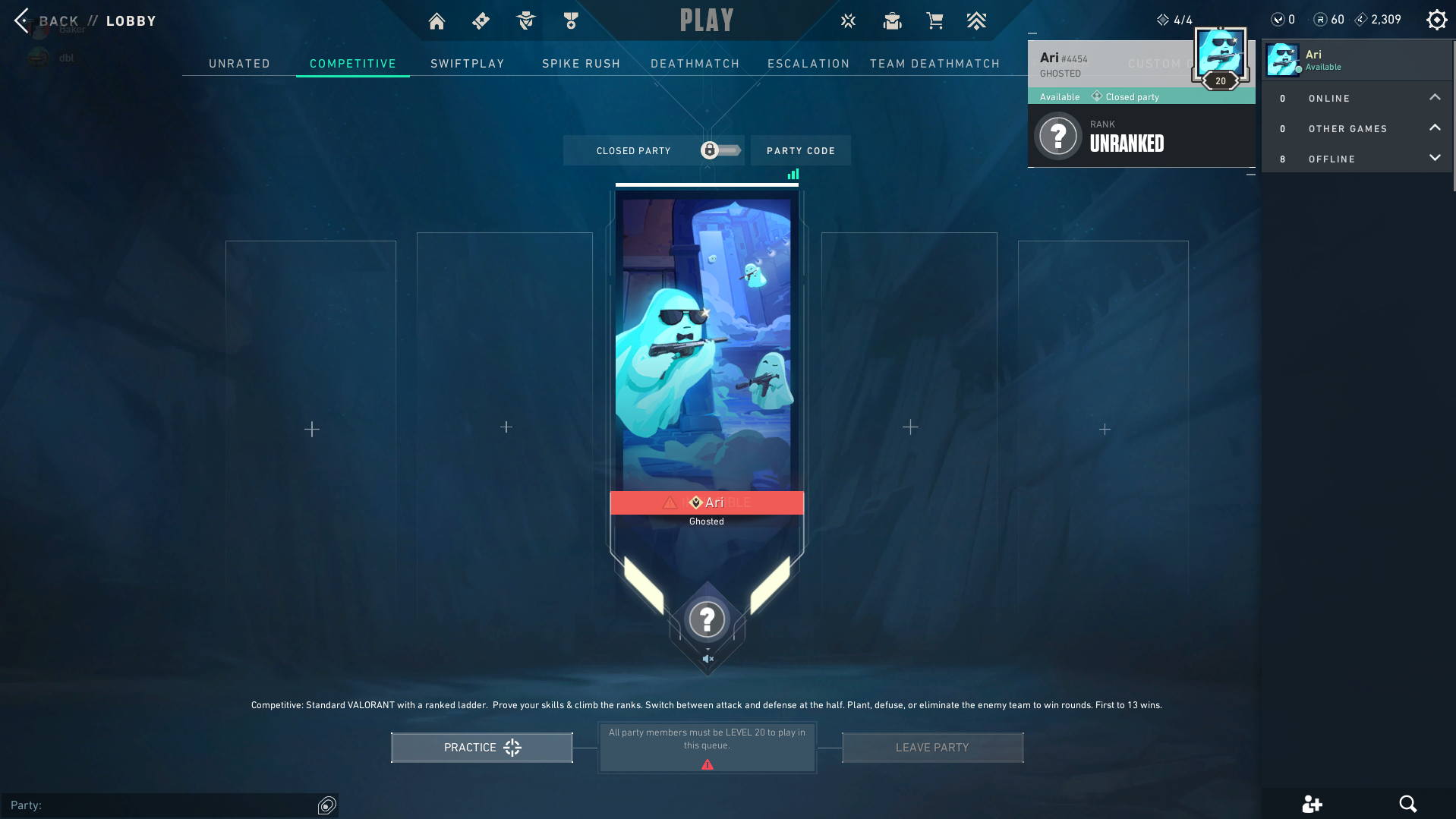Switch to the SWIFTPLAY tab

click(x=467, y=64)
